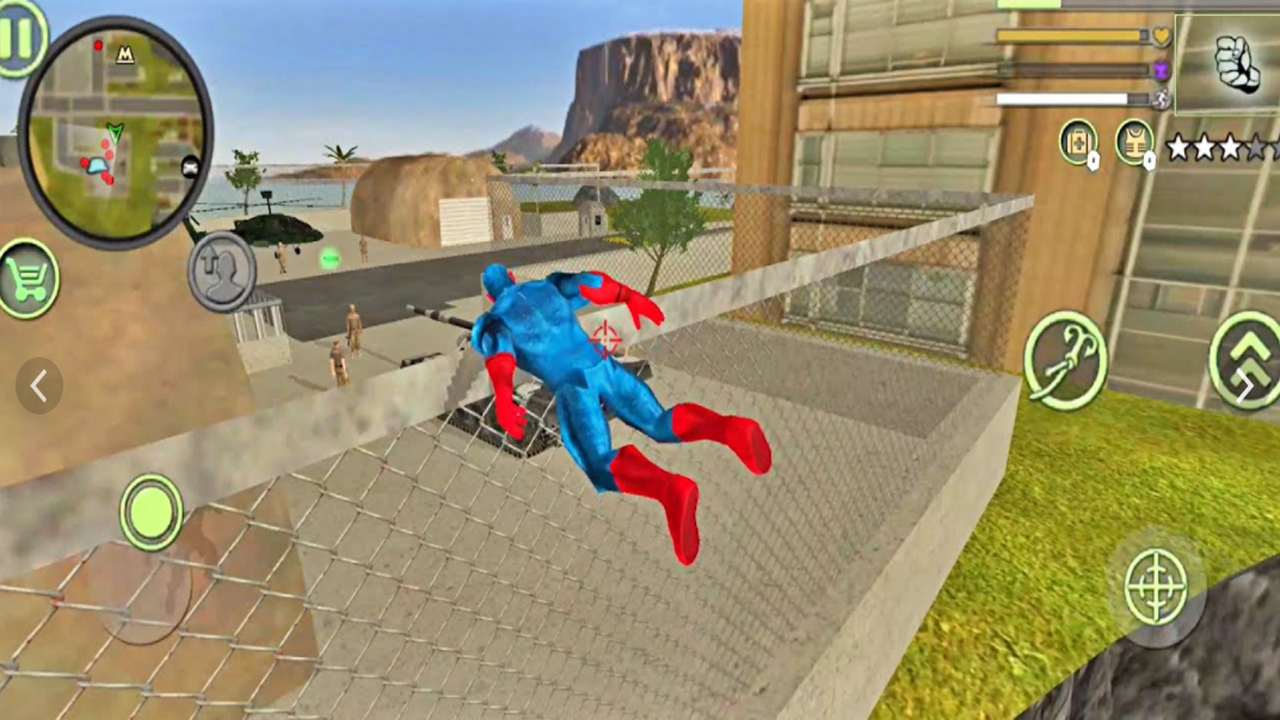Tap the M marker on the minimap

[x=127, y=56]
